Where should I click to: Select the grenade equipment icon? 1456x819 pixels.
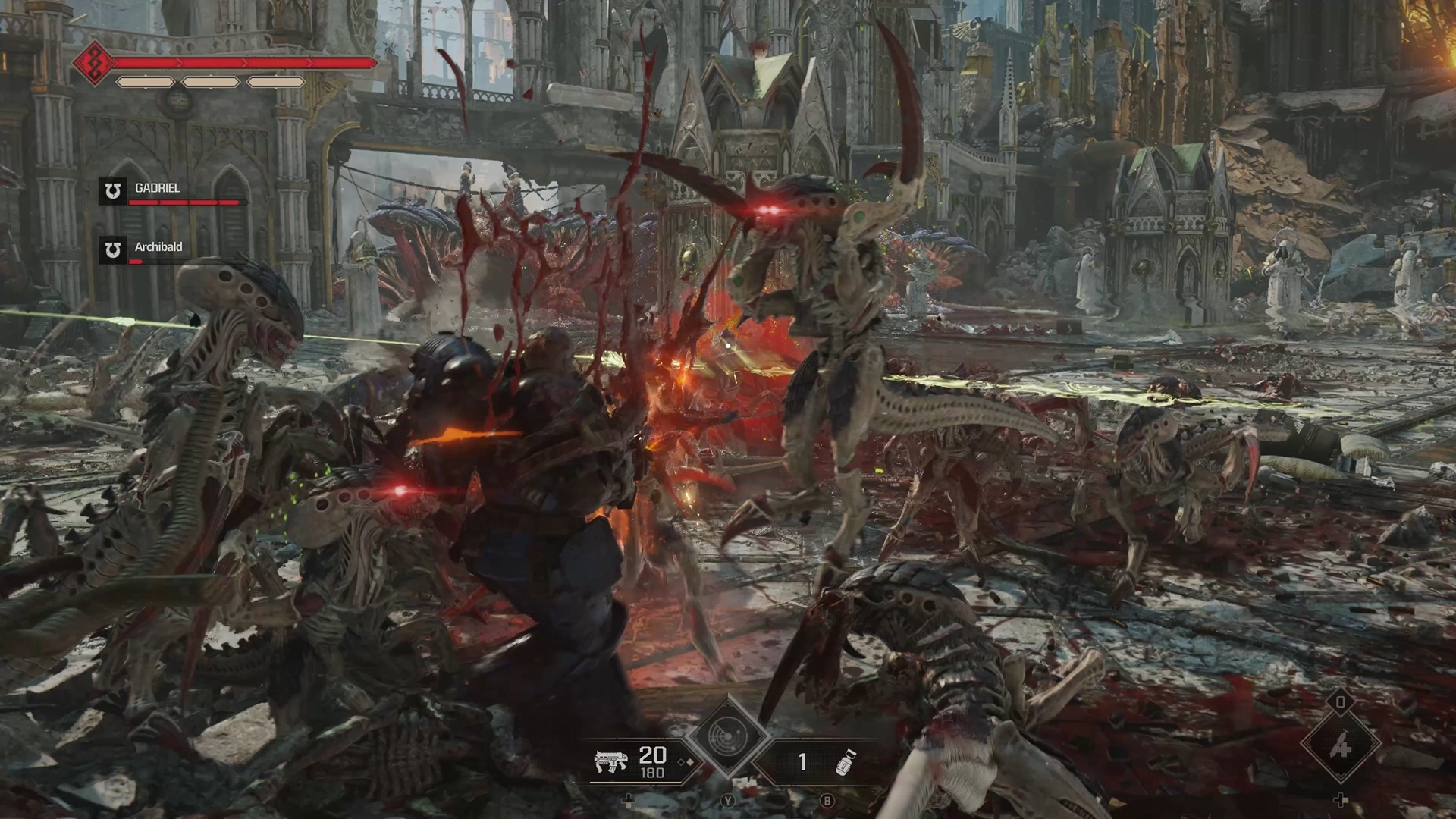click(845, 761)
